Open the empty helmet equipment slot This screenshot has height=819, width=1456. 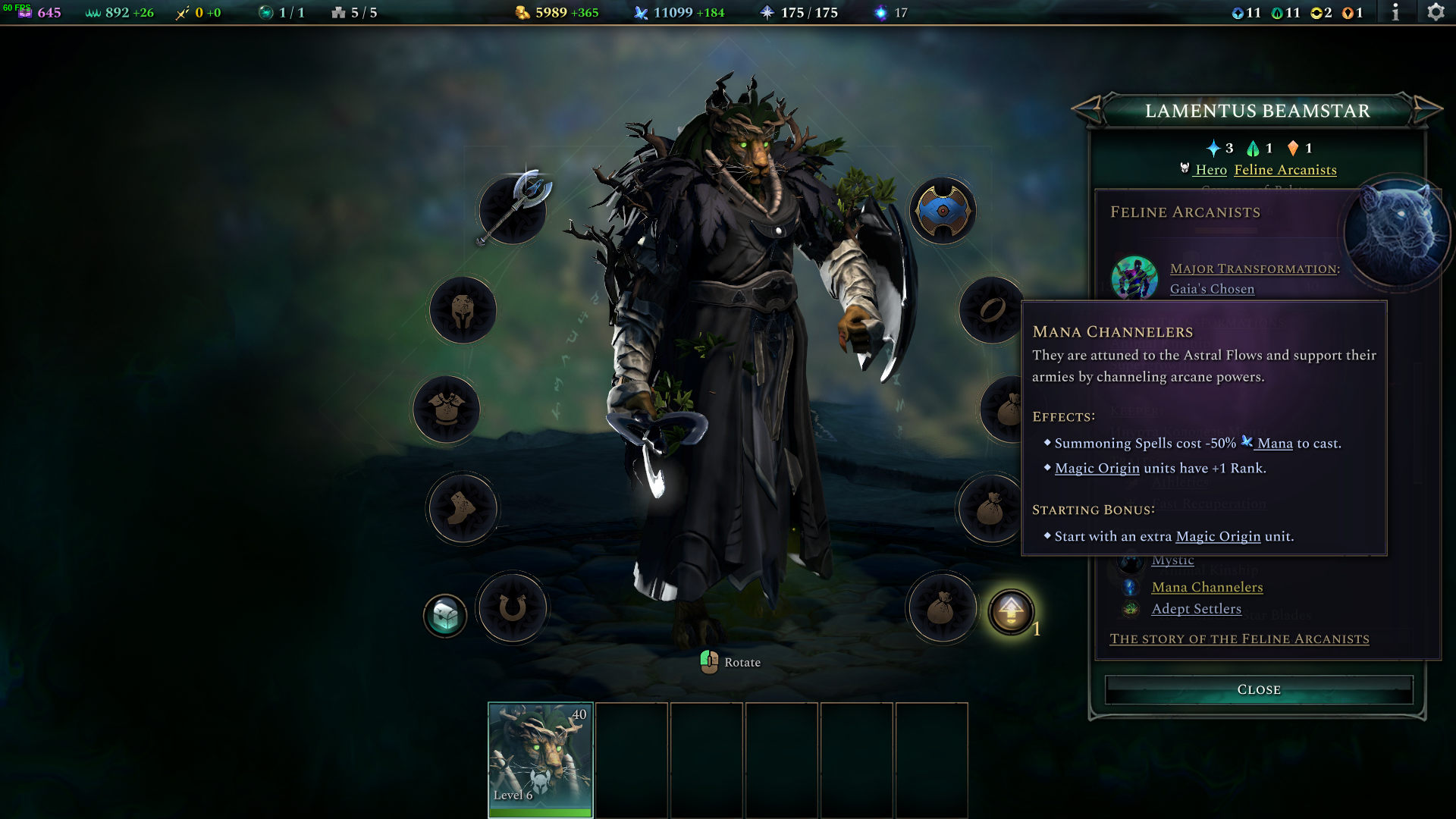(x=465, y=310)
